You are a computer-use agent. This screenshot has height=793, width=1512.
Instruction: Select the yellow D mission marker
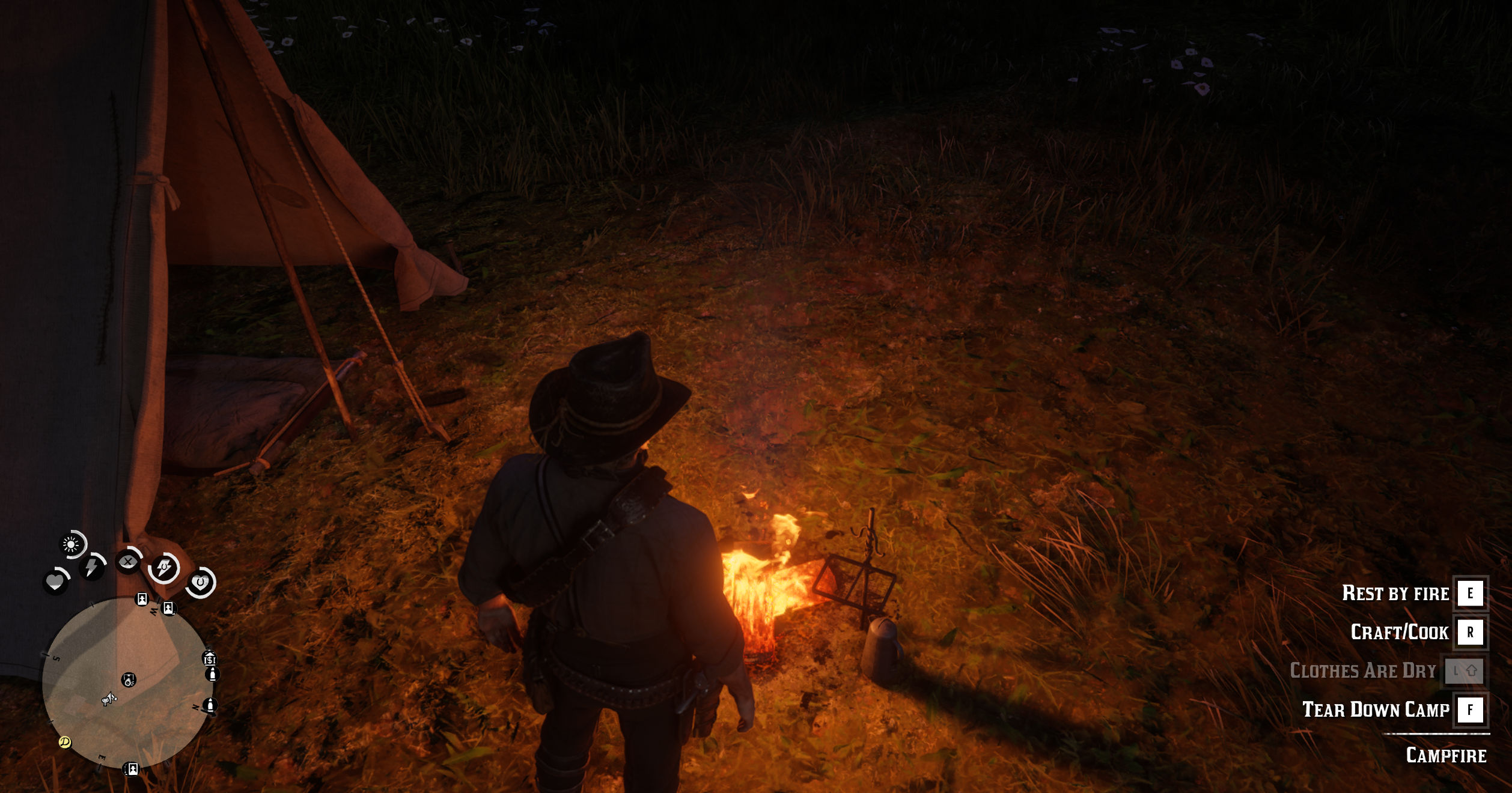65,743
